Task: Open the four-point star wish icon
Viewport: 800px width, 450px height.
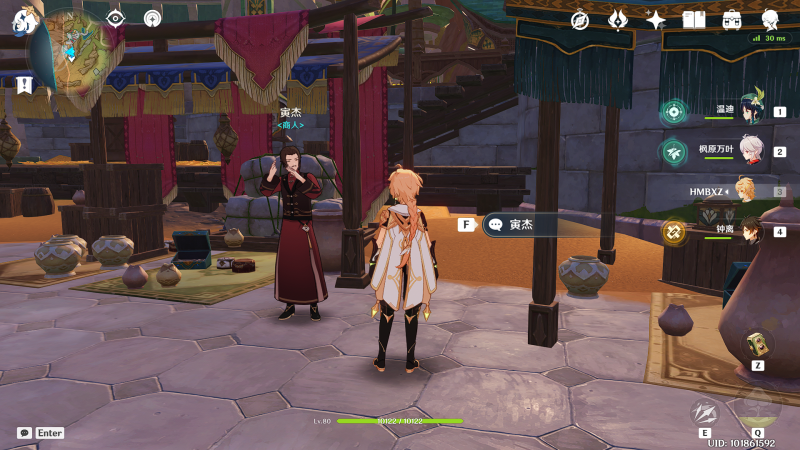Action: click(x=656, y=20)
